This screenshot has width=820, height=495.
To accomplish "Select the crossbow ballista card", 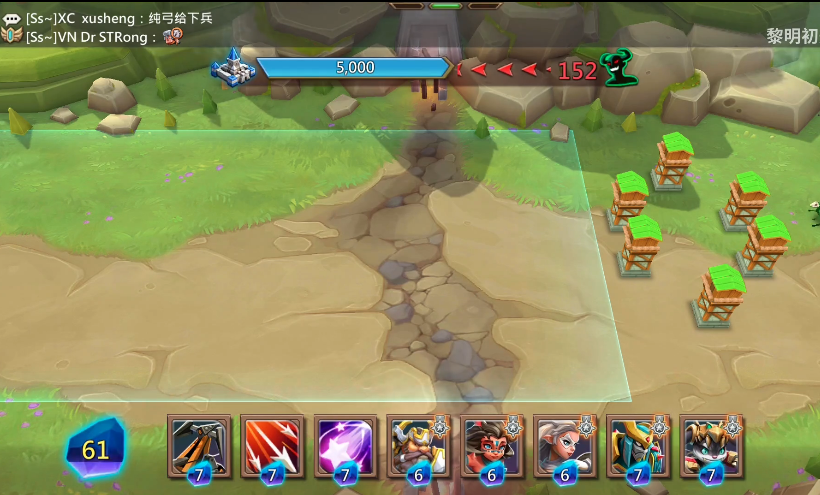I will point(199,445).
